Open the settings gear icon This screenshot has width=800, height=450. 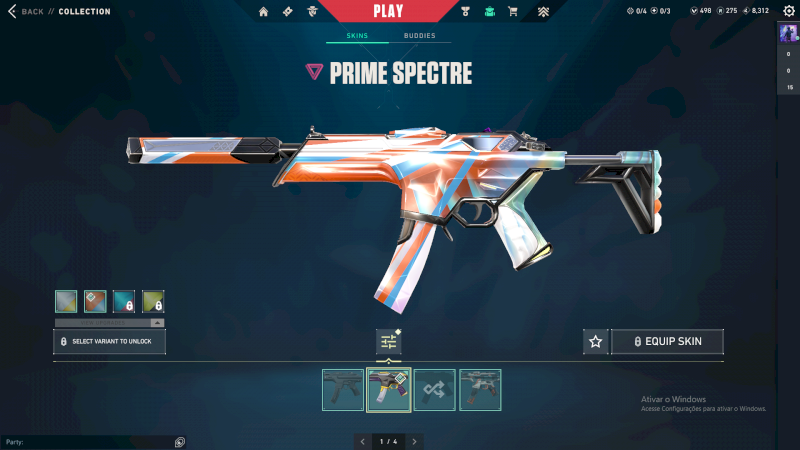(788, 11)
